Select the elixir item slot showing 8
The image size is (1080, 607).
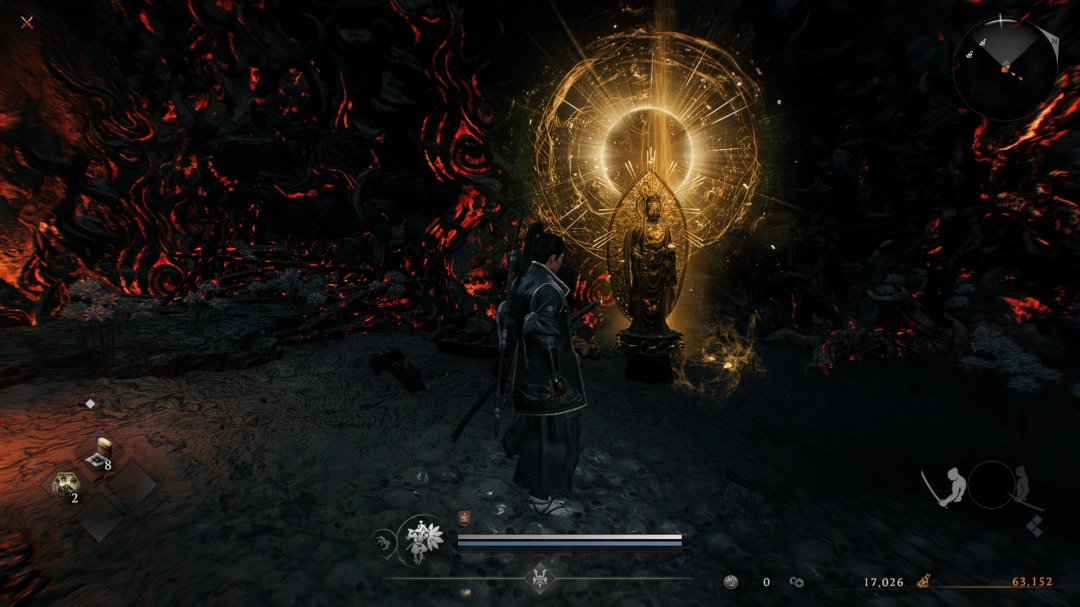coord(101,453)
